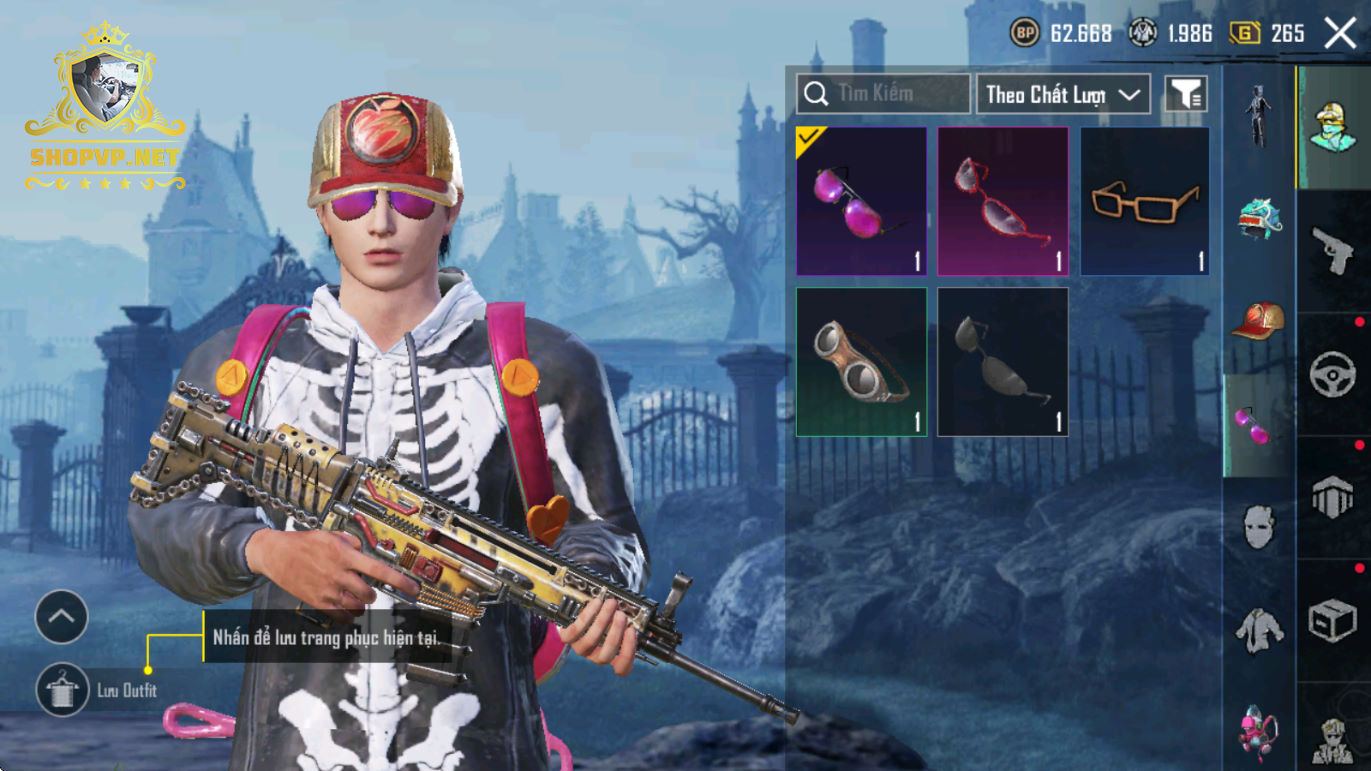Click the Tìm Kiếm search field
Image resolution: width=1371 pixels, height=771 pixels.
pyautogui.click(x=884, y=94)
